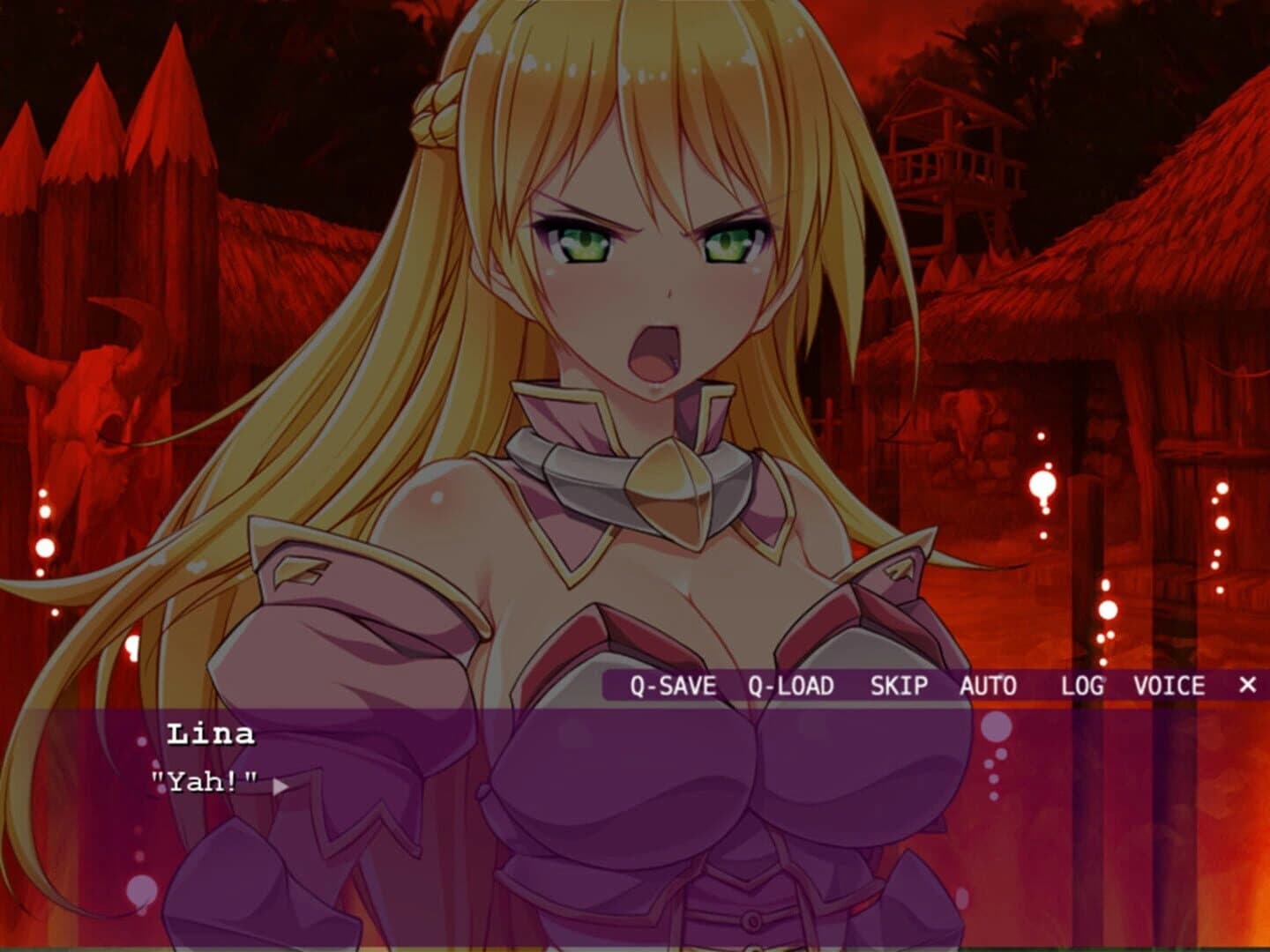
Task: Enable SKIP mode to fast-forward dialogue
Action: coord(898,684)
